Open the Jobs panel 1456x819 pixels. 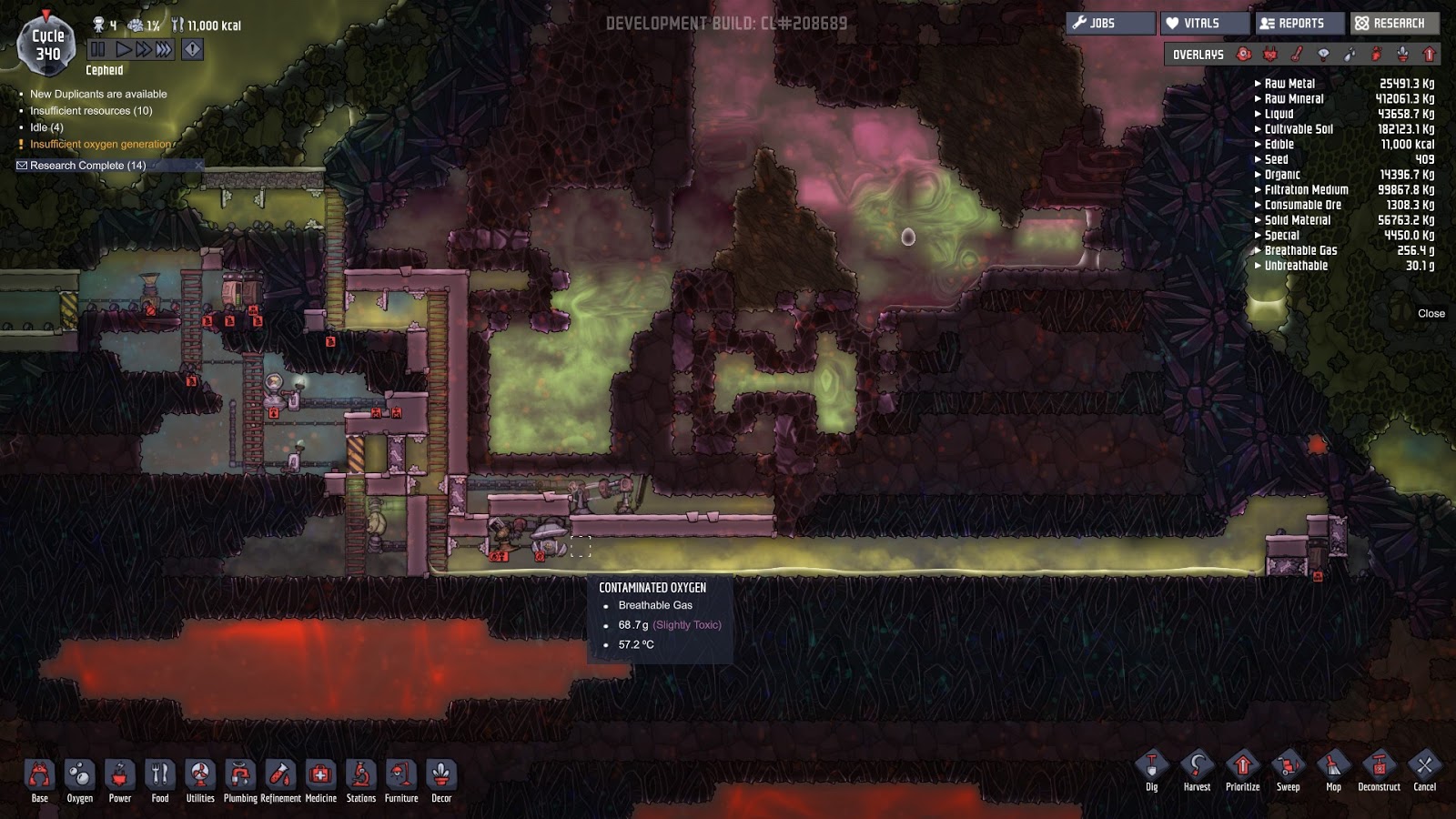(x=1110, y=24)
